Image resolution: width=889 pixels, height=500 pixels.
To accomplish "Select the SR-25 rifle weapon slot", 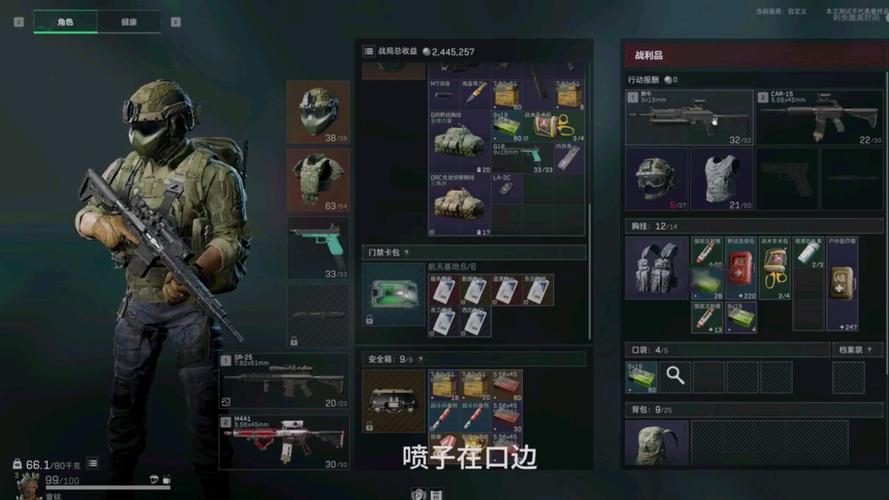I will coord(285,380).
